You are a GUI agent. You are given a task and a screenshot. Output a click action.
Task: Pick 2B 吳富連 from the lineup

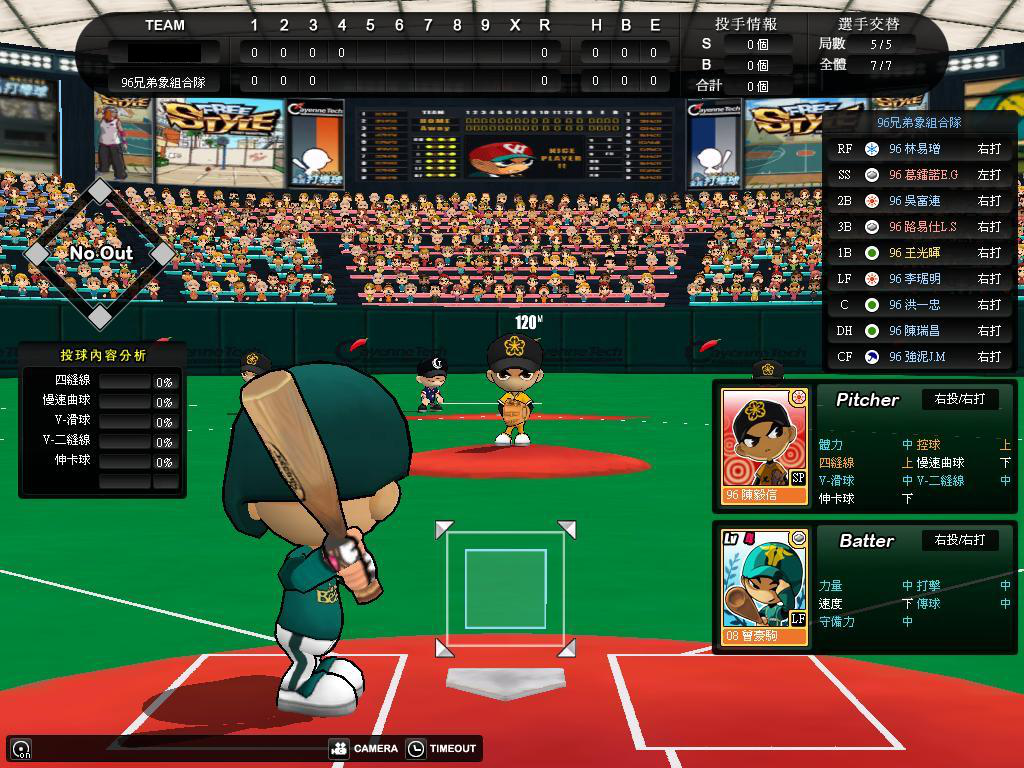[918, 201]
